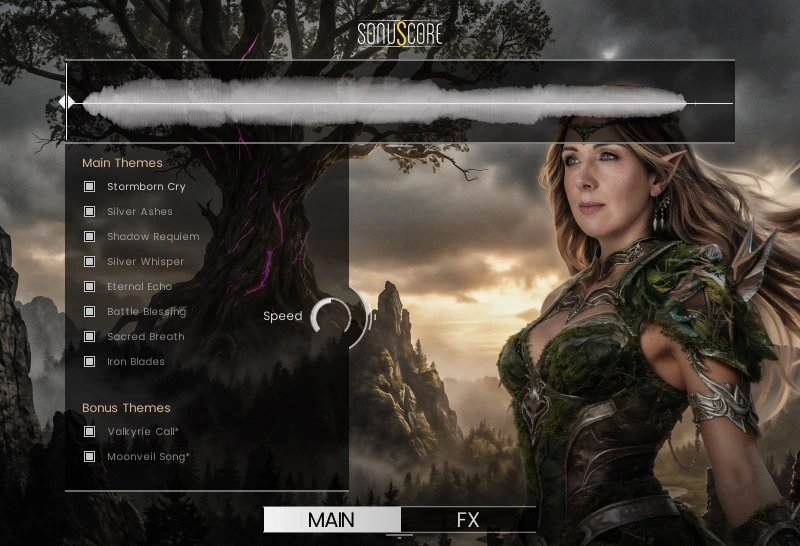
Task: Pick the Eternal Echo theme
Action: pos(89,287)
